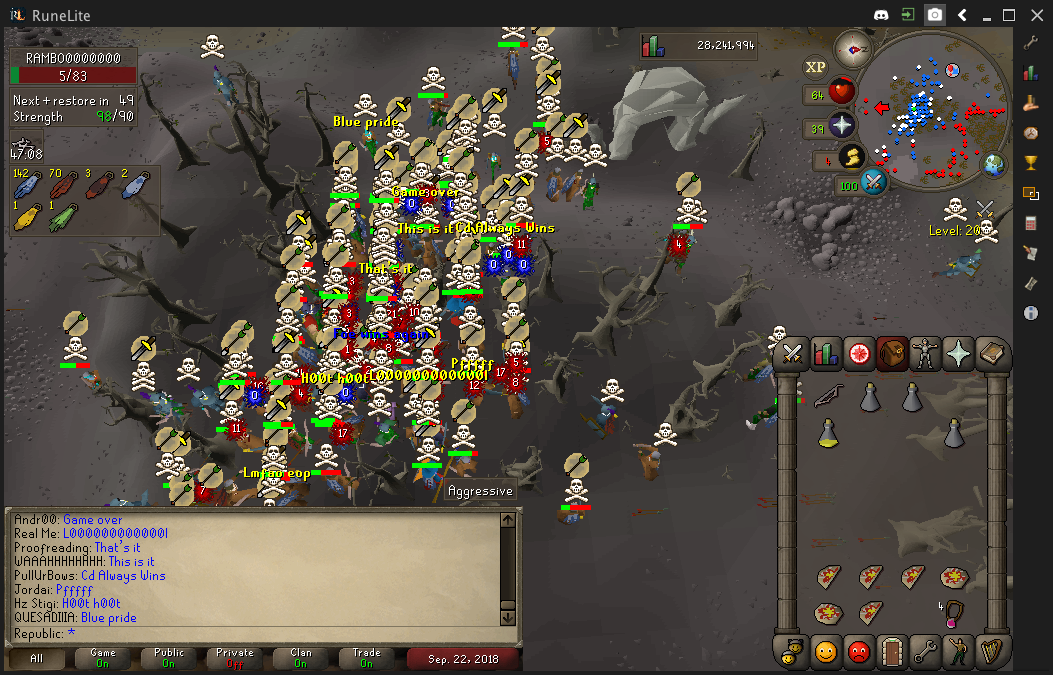Toggle the Clan chat filter
Screen dimensions: 1053x675
pyautogui.click(x=301, y=658)
